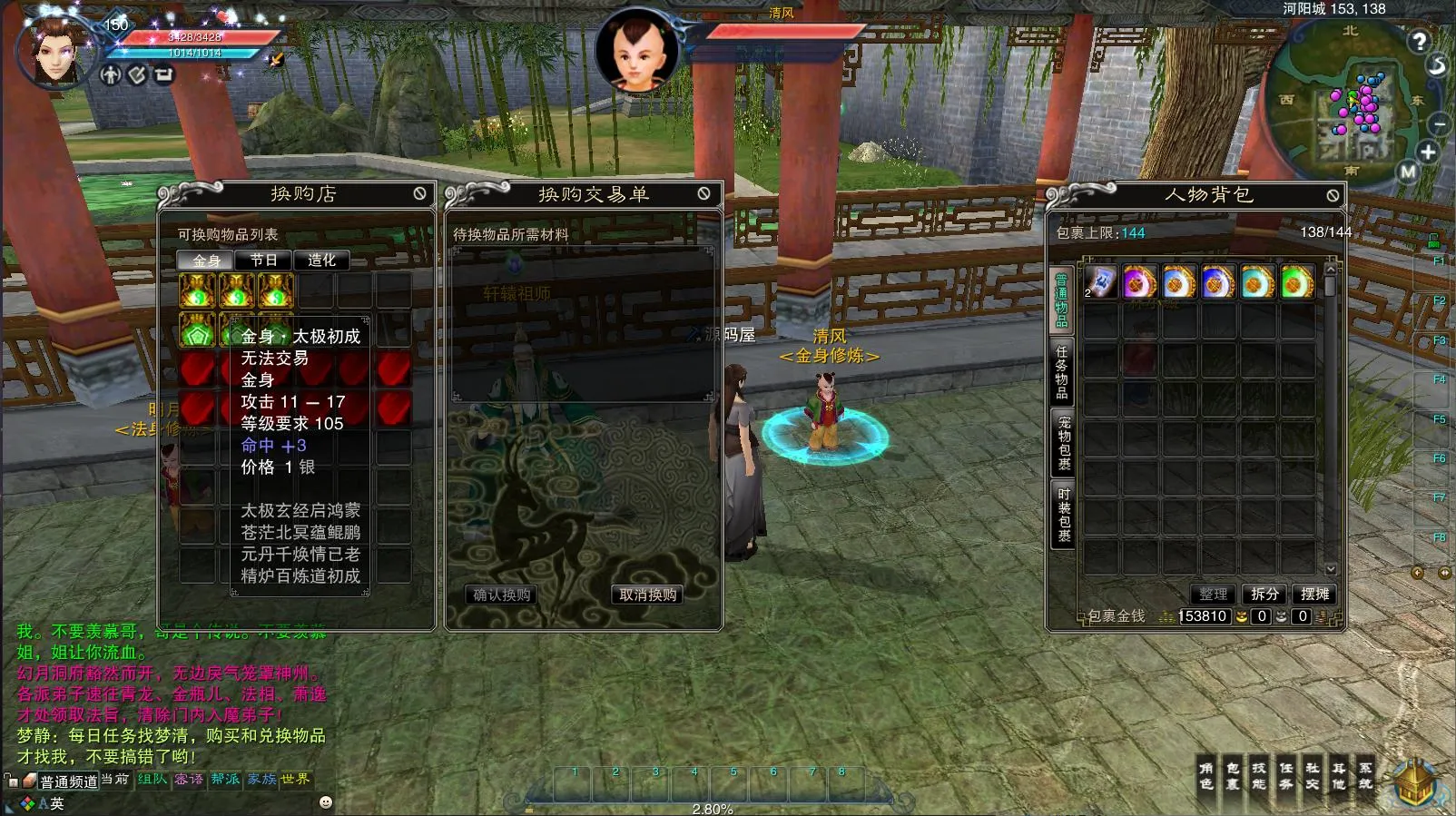Viewport: 1456px width, 816px height.
Task: Confirm the exchange with 确认换购
Action: pyautogui.click(x=502, y=595)
